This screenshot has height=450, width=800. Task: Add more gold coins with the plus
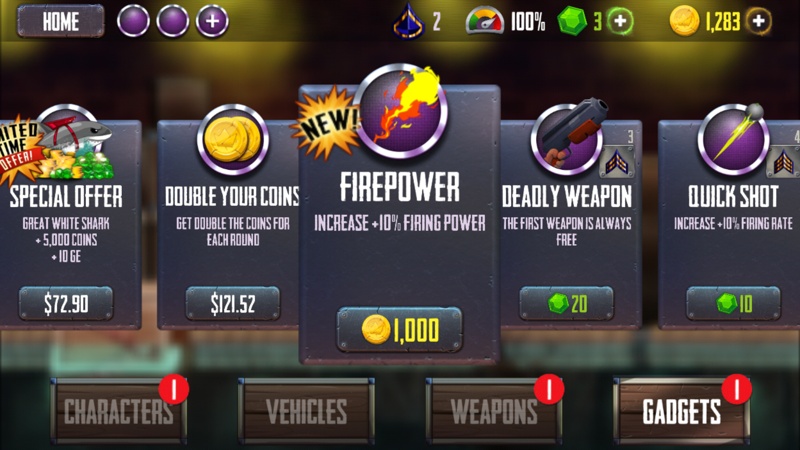tap(759, 21)
